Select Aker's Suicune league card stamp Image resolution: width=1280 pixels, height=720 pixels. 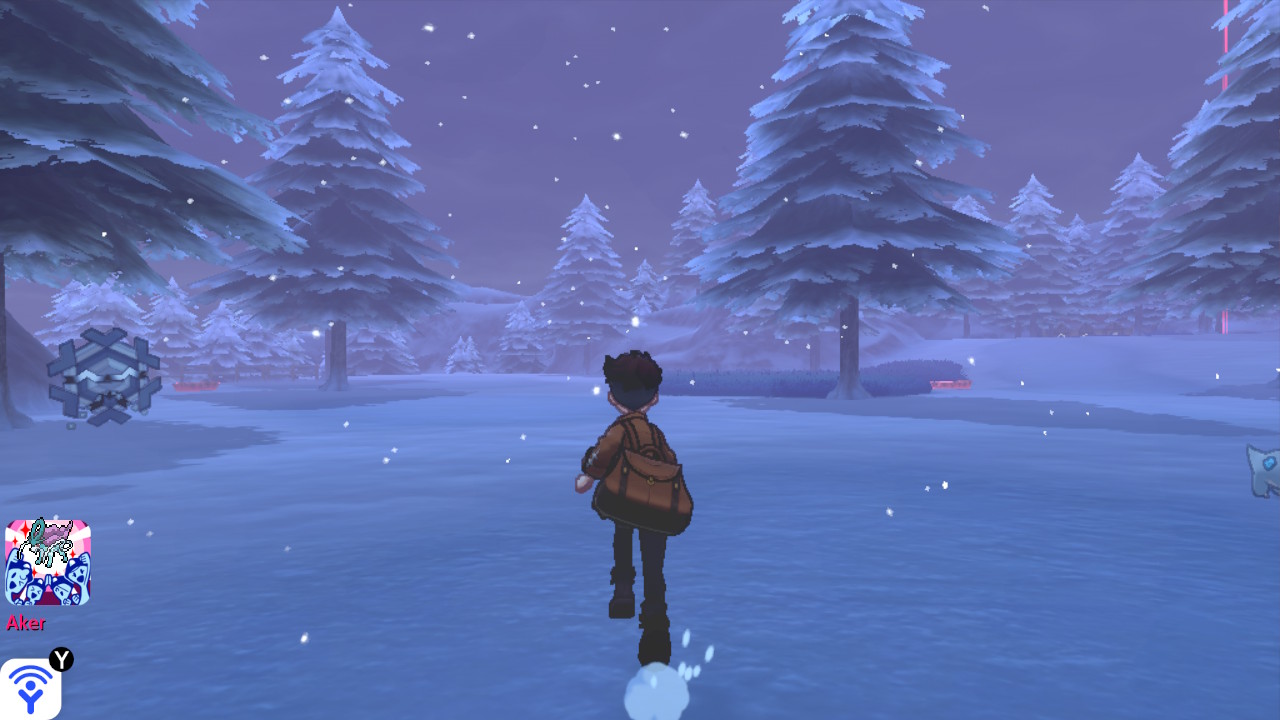pos(48,562)
